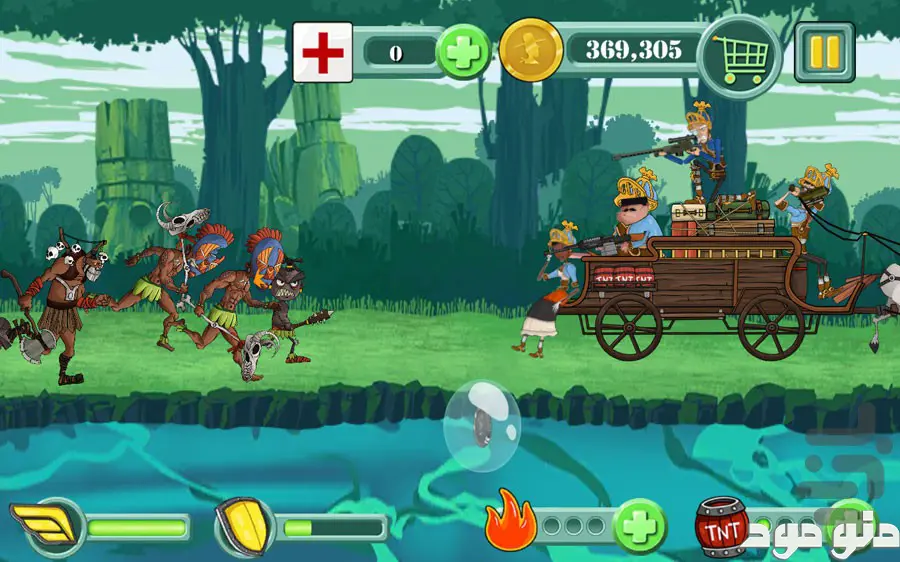This screenshot has height=562, width=900.
Task: Buy more fire charges with green plus
Action: 640,526
